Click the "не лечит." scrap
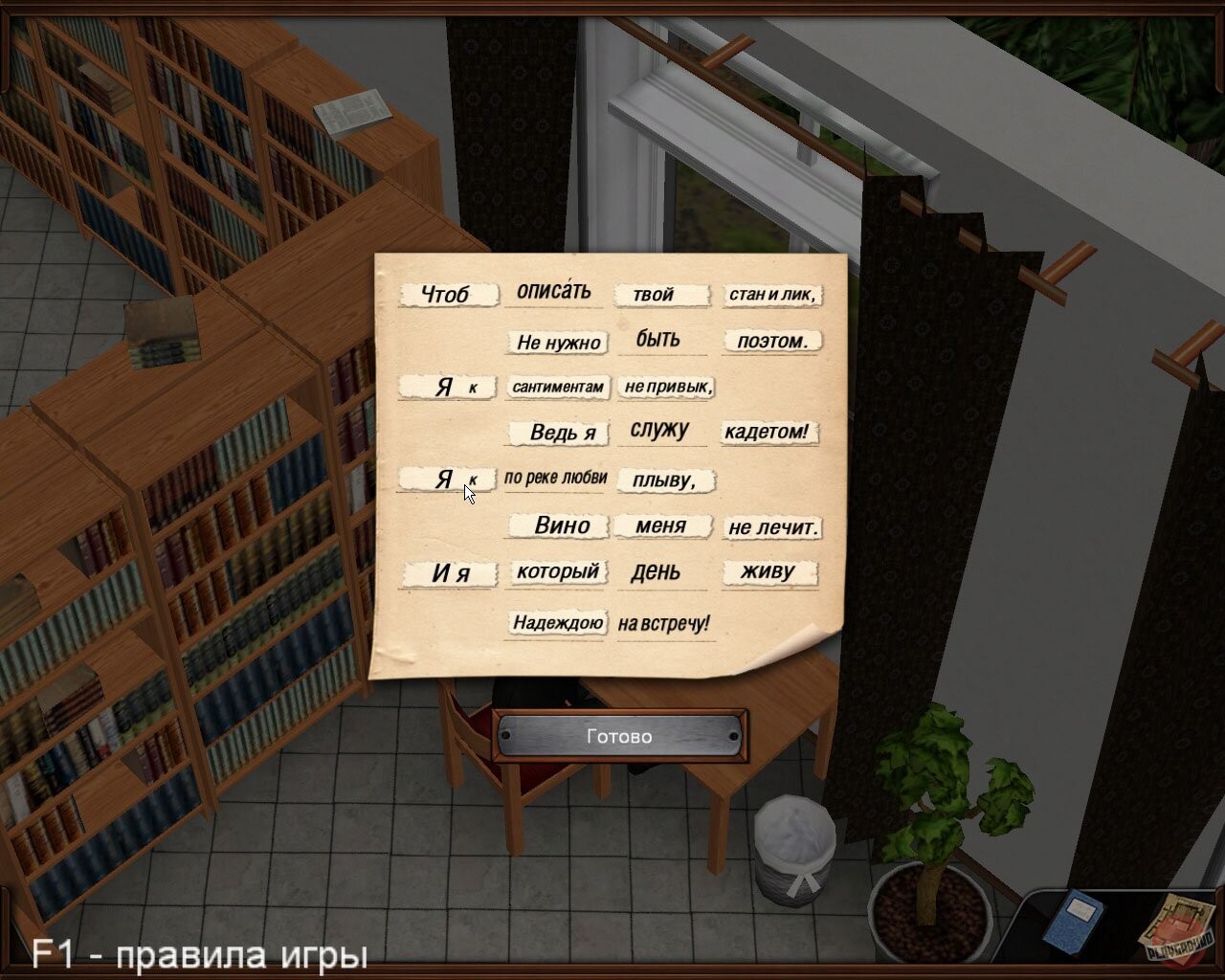This screenshot has width=1225, height=980. pyautogui.click(x=773, y=527)
